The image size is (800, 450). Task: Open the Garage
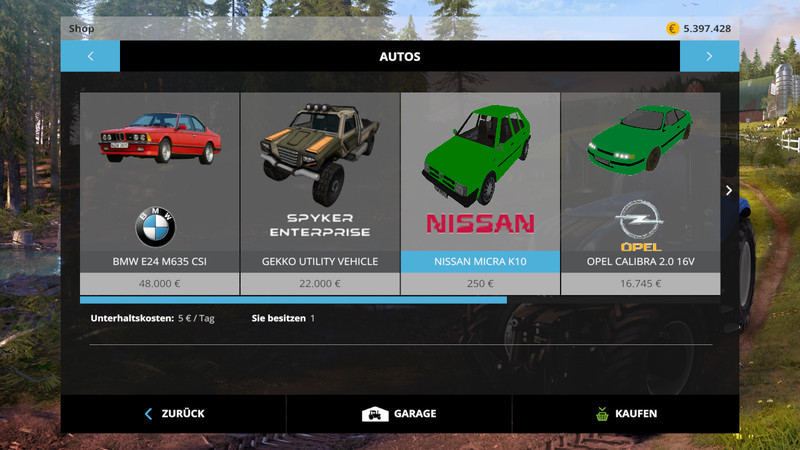click(x=399, y=413)
